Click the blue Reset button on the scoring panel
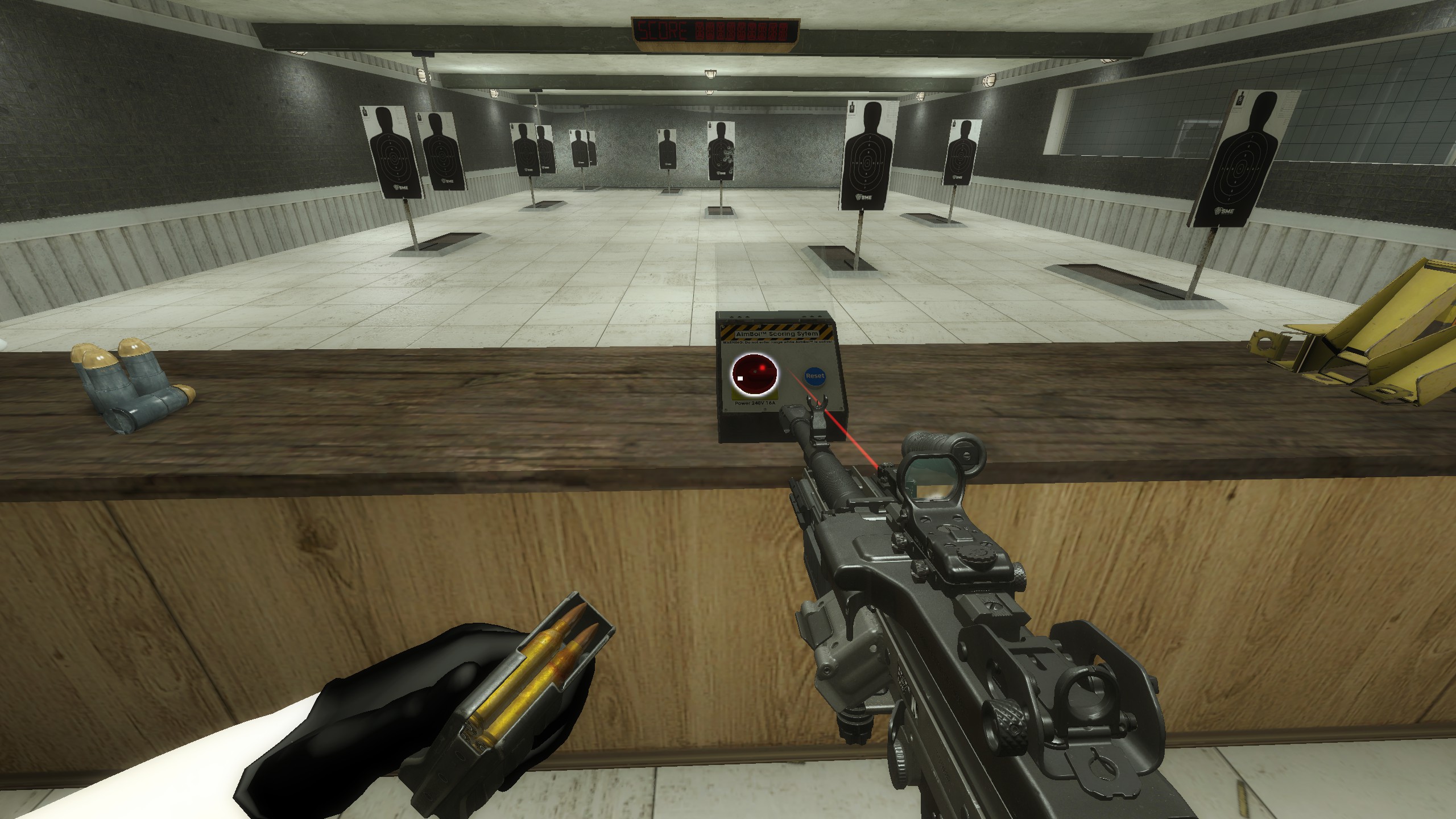The image size is (1456, 819). (814, 376)
